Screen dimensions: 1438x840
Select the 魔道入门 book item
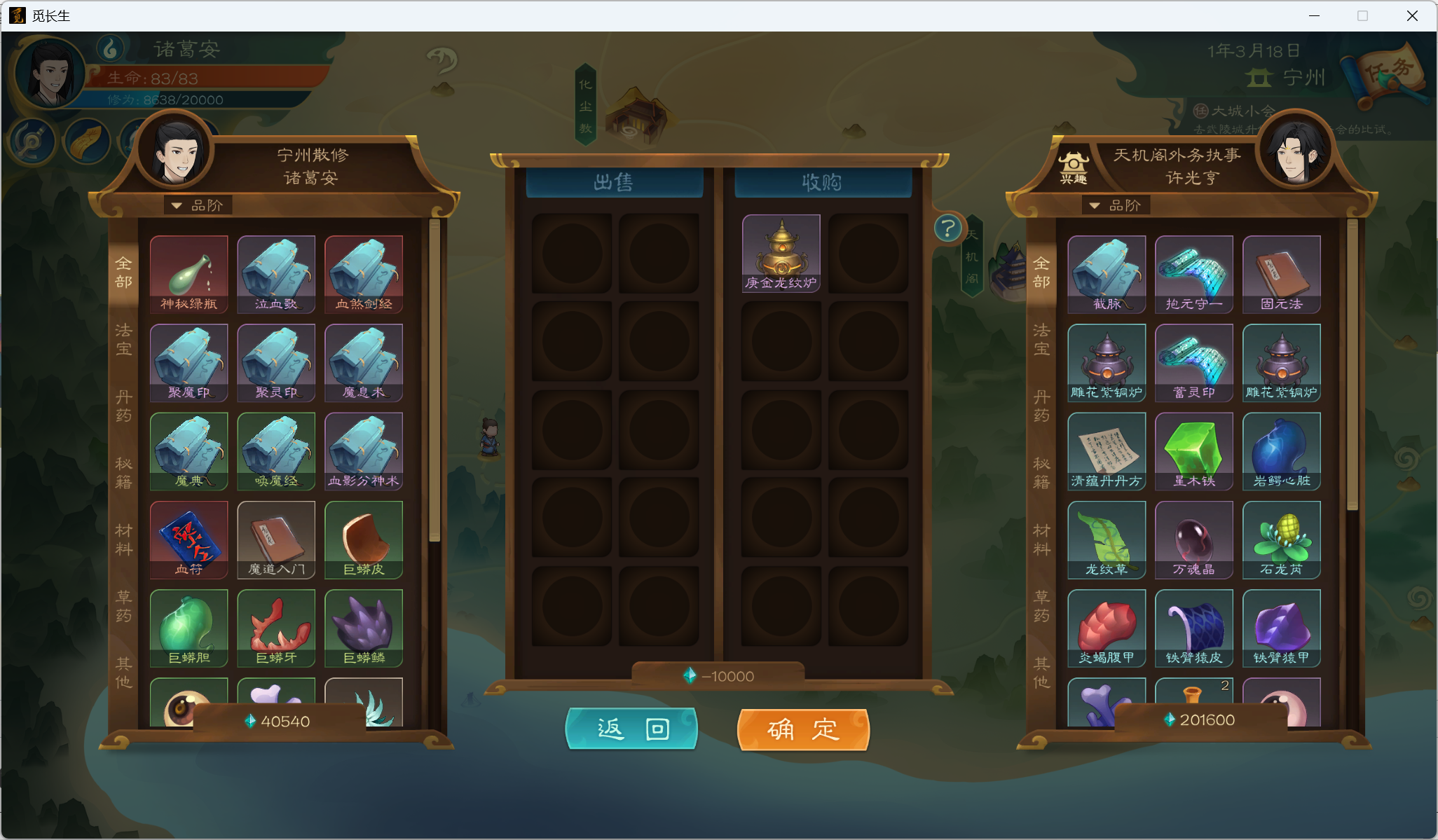[276, 539]
